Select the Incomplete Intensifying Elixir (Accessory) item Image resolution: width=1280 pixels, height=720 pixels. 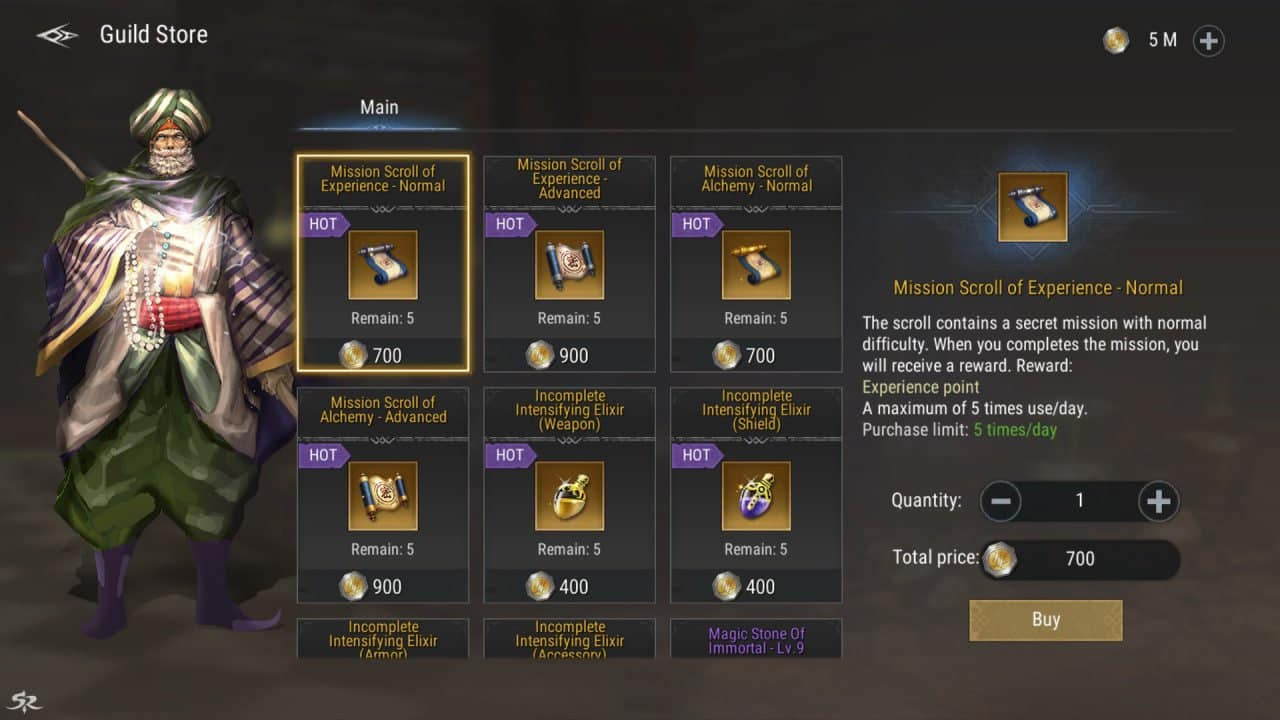click(569, 640)
